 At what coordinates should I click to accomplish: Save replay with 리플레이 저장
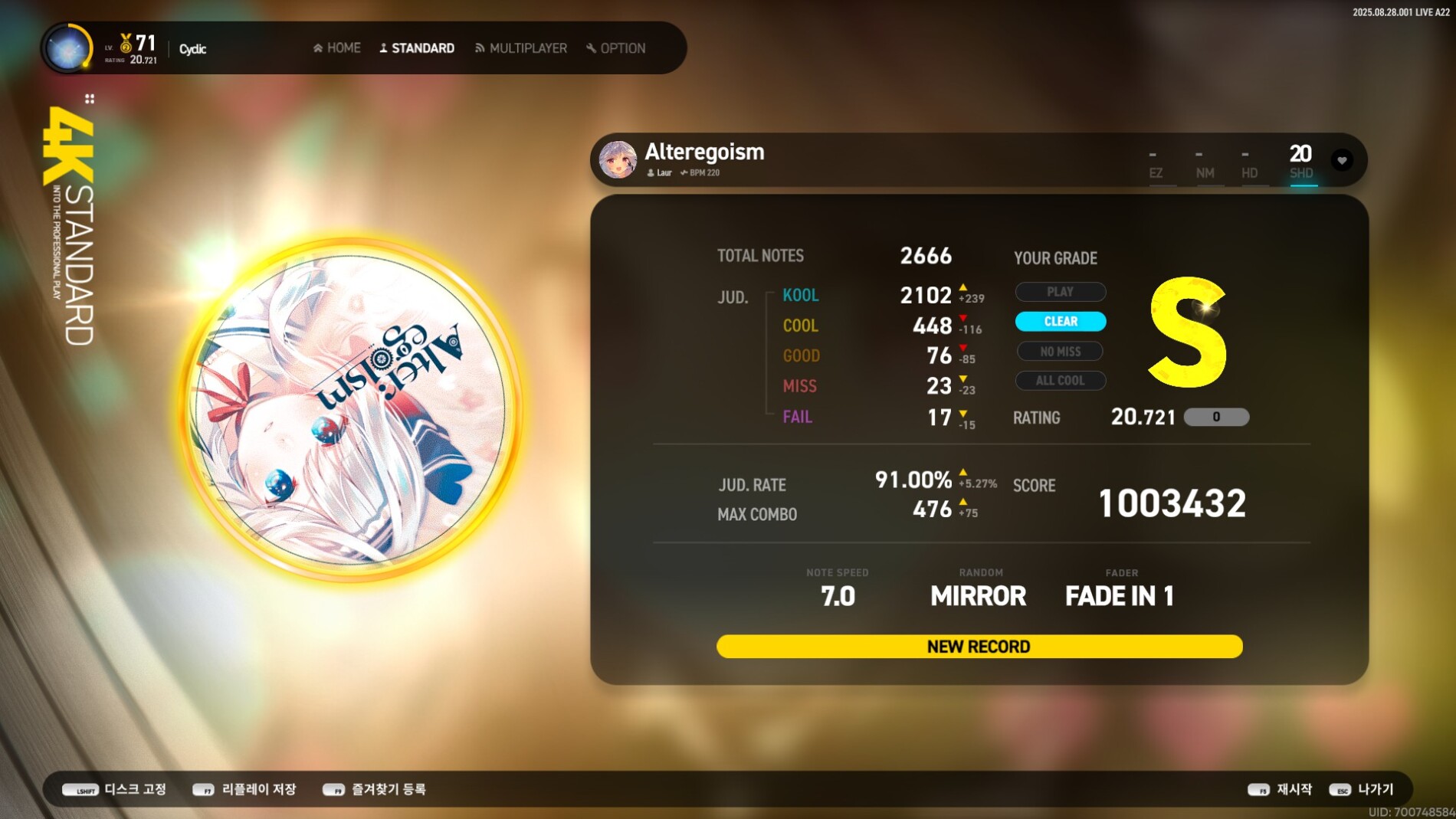point(244,789)
